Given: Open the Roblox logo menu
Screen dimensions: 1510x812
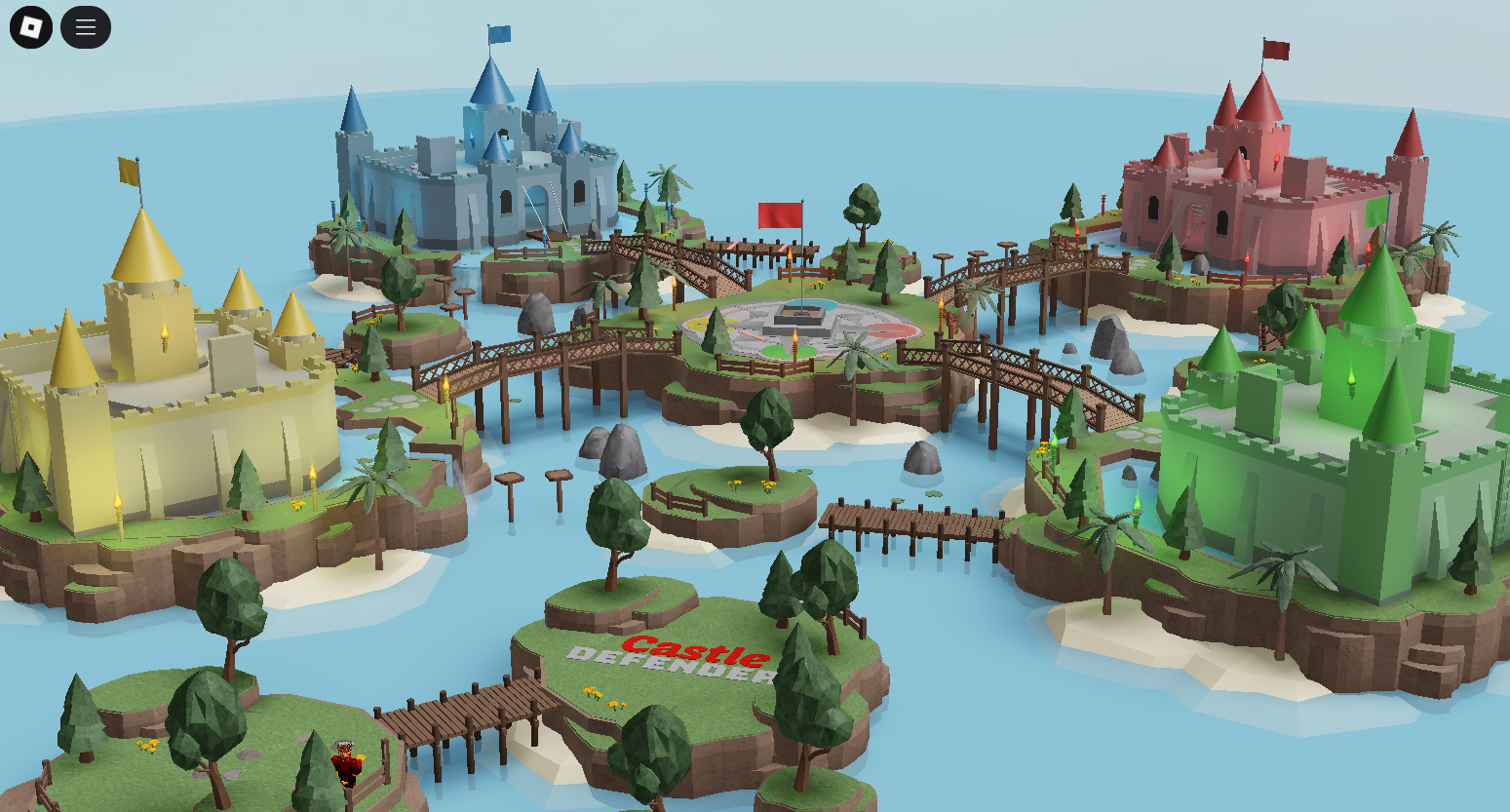Looking at the screenshot, I should click(x=31, y=27).
